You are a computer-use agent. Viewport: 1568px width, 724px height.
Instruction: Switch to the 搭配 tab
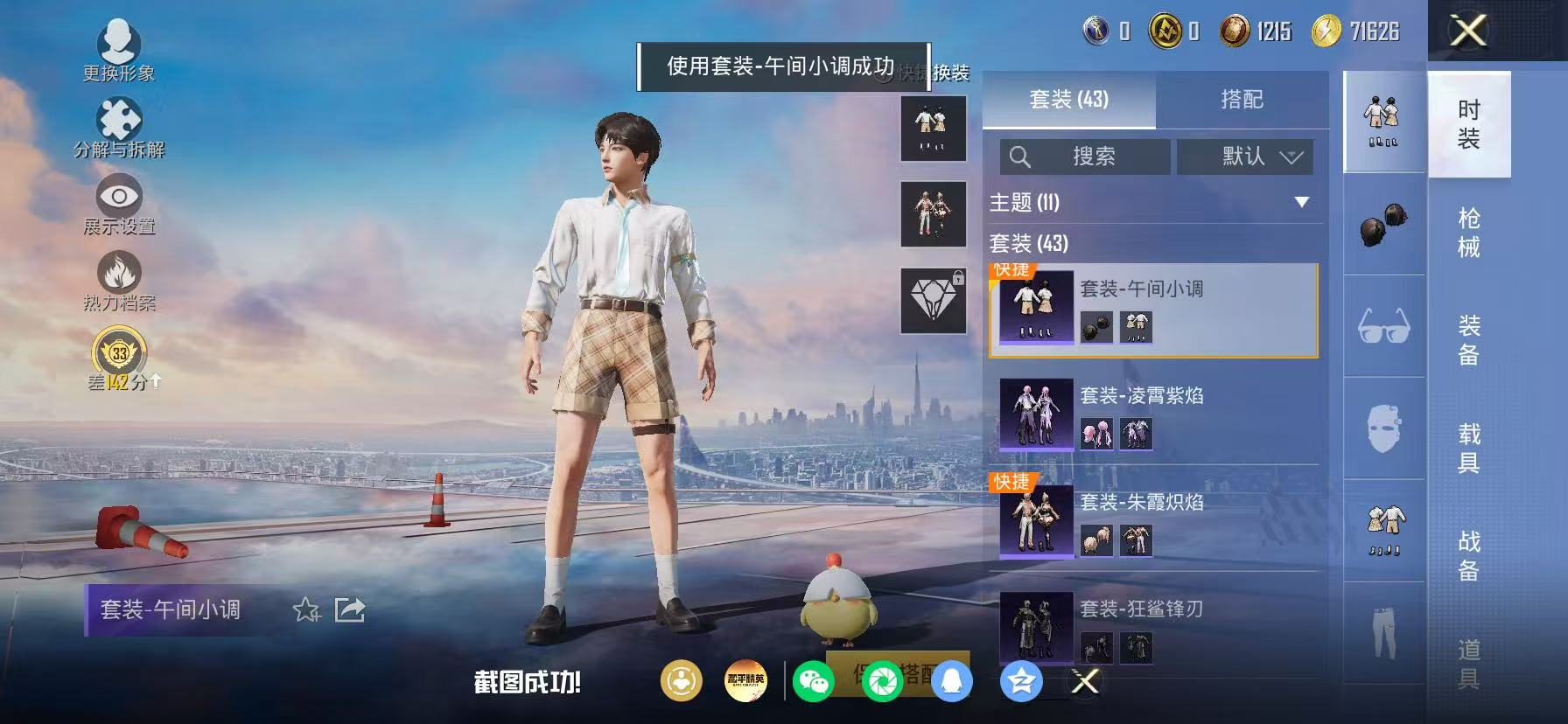point(1242,99)
